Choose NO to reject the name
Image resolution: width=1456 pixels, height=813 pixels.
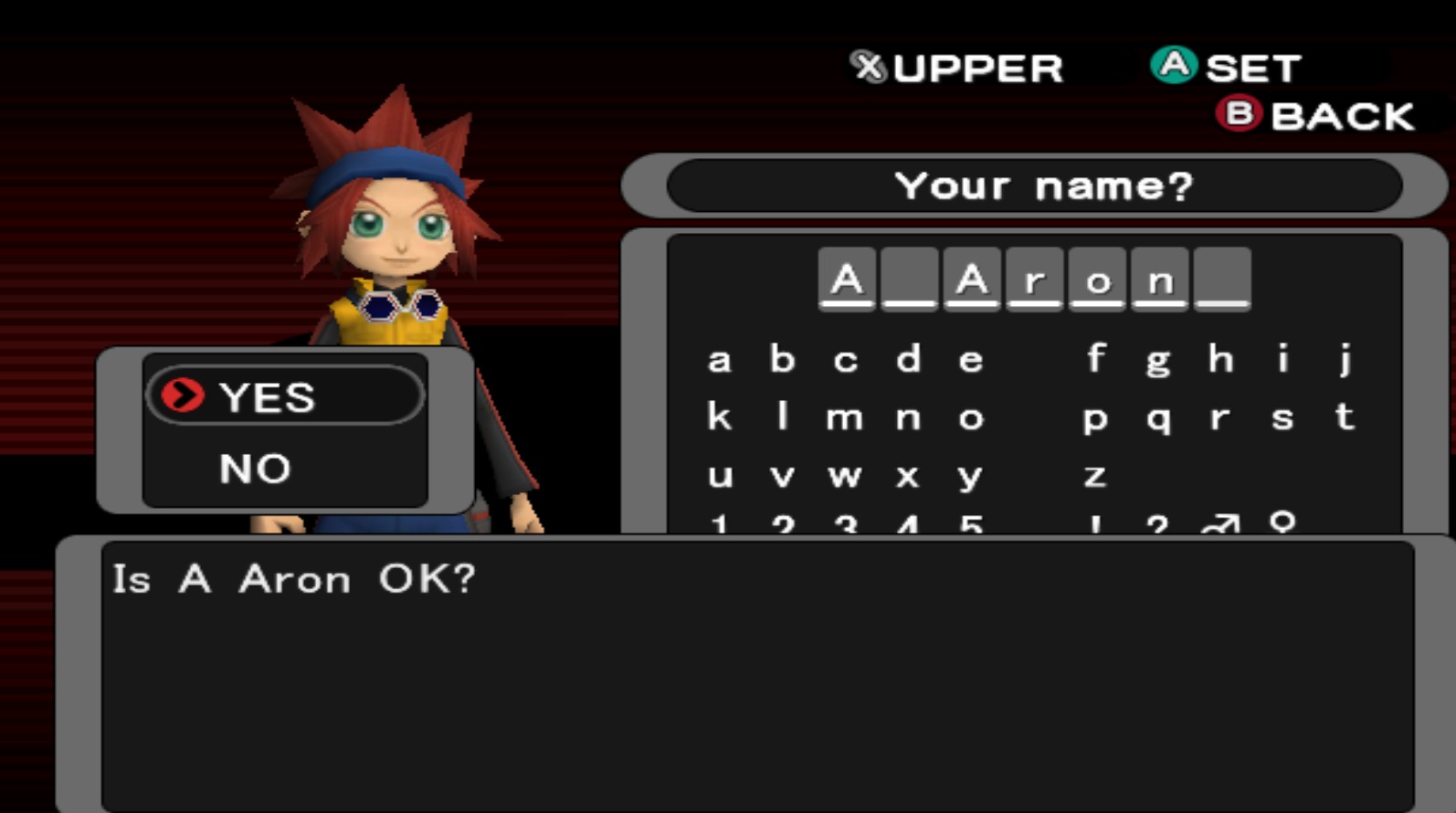pos(255,469)
